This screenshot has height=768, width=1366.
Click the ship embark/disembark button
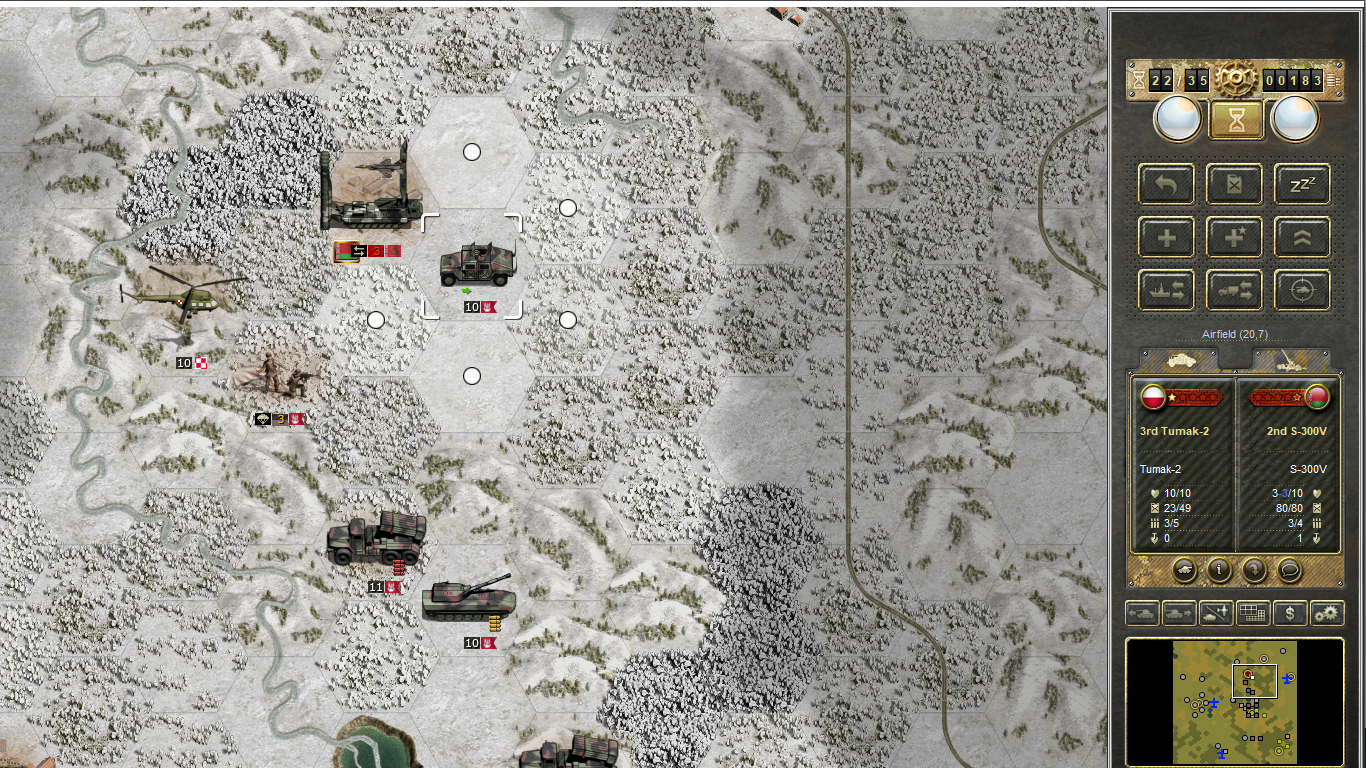(1166, 291)
